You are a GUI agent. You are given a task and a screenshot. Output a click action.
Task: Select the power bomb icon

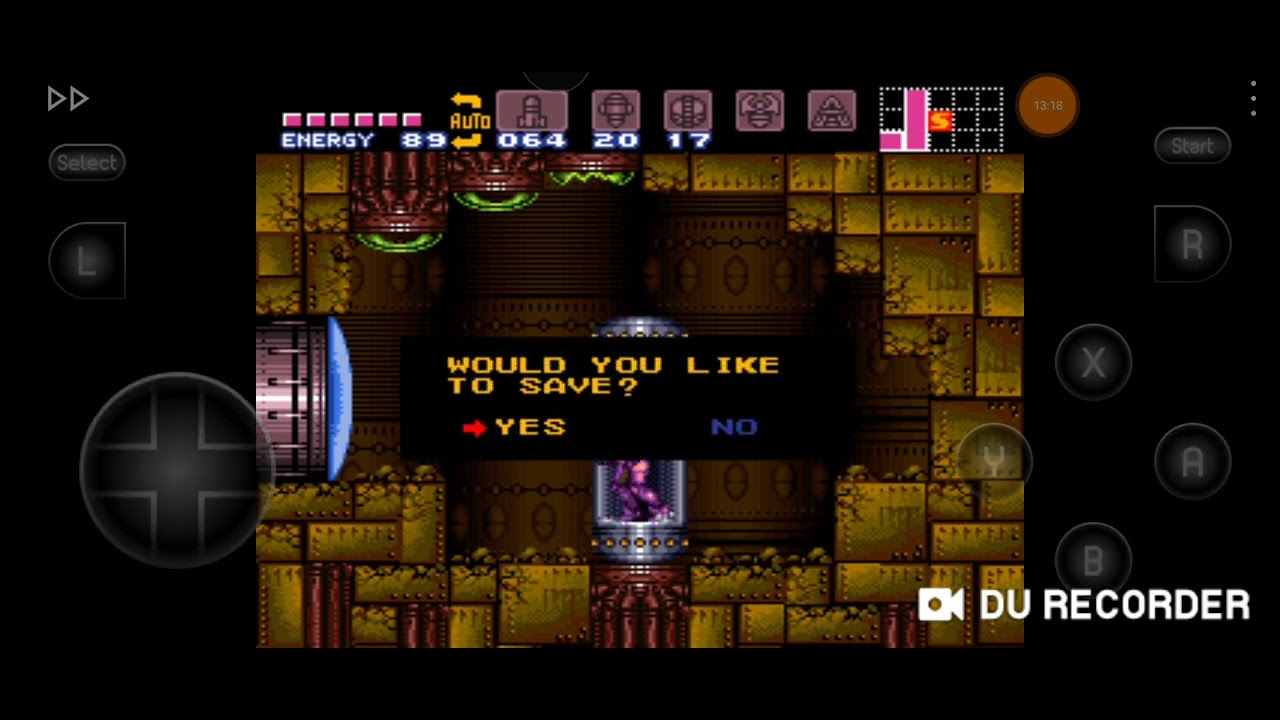click(688, 111)
